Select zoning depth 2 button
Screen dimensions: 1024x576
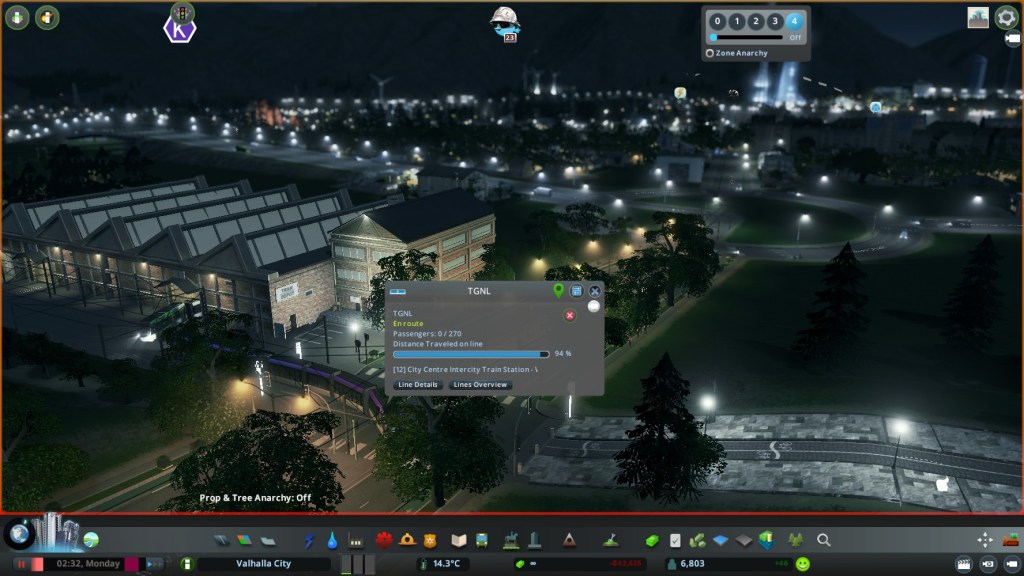point(755,21)
